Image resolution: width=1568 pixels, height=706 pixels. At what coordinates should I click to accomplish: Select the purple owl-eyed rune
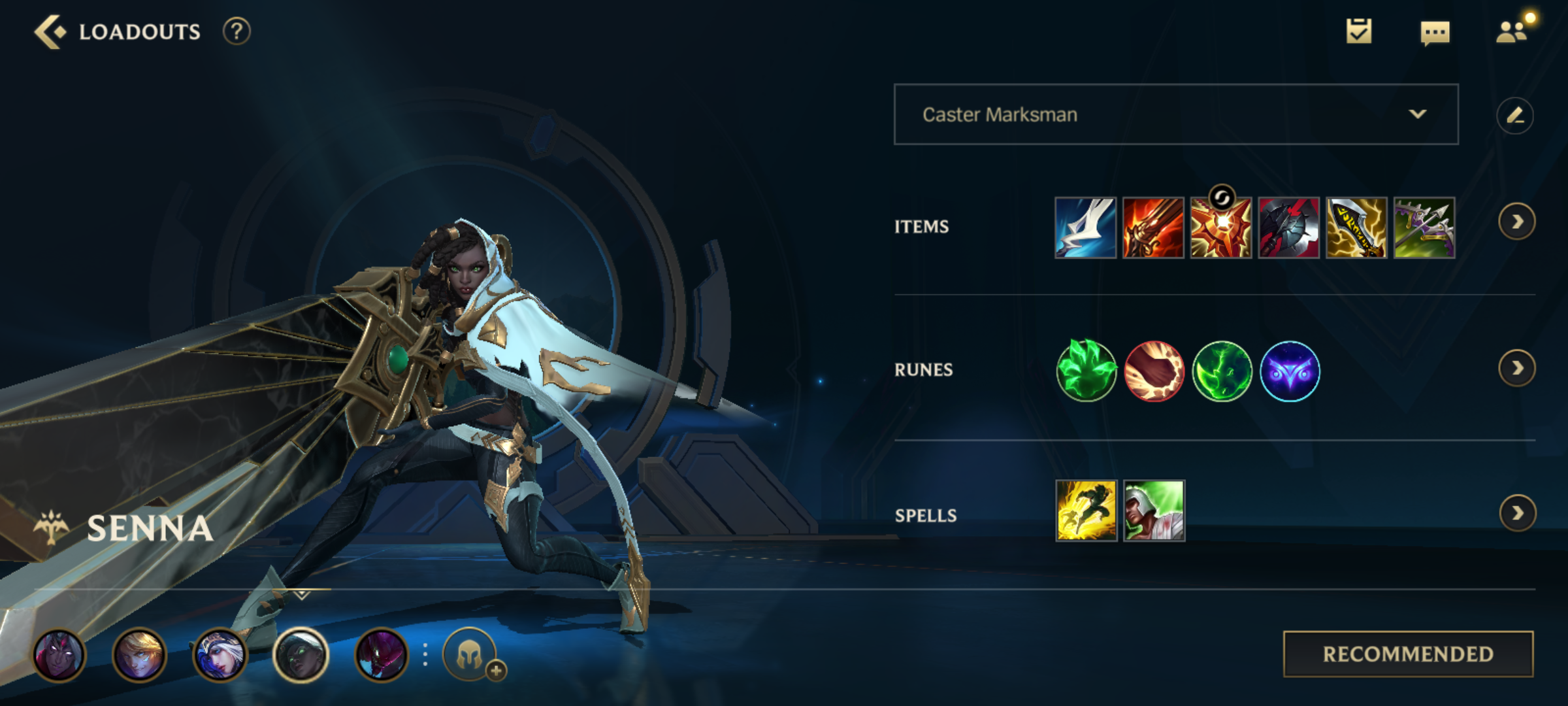pos(1290,371)
